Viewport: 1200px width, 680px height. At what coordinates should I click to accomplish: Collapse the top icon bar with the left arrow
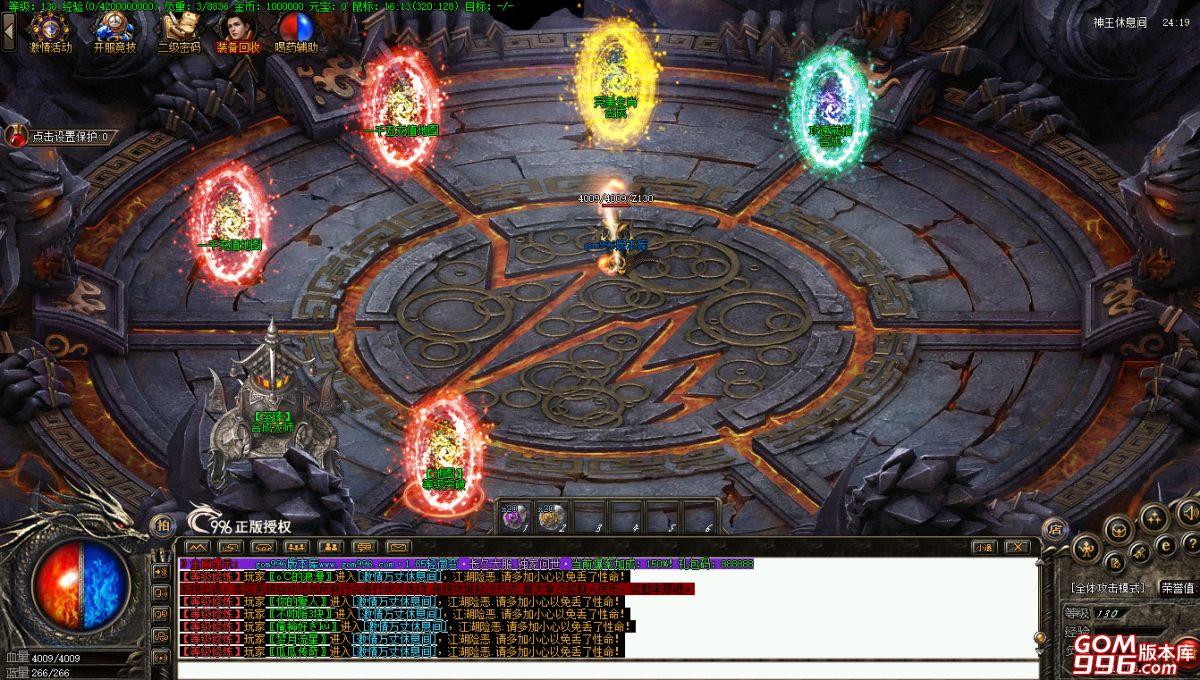(x=9, y=30)
